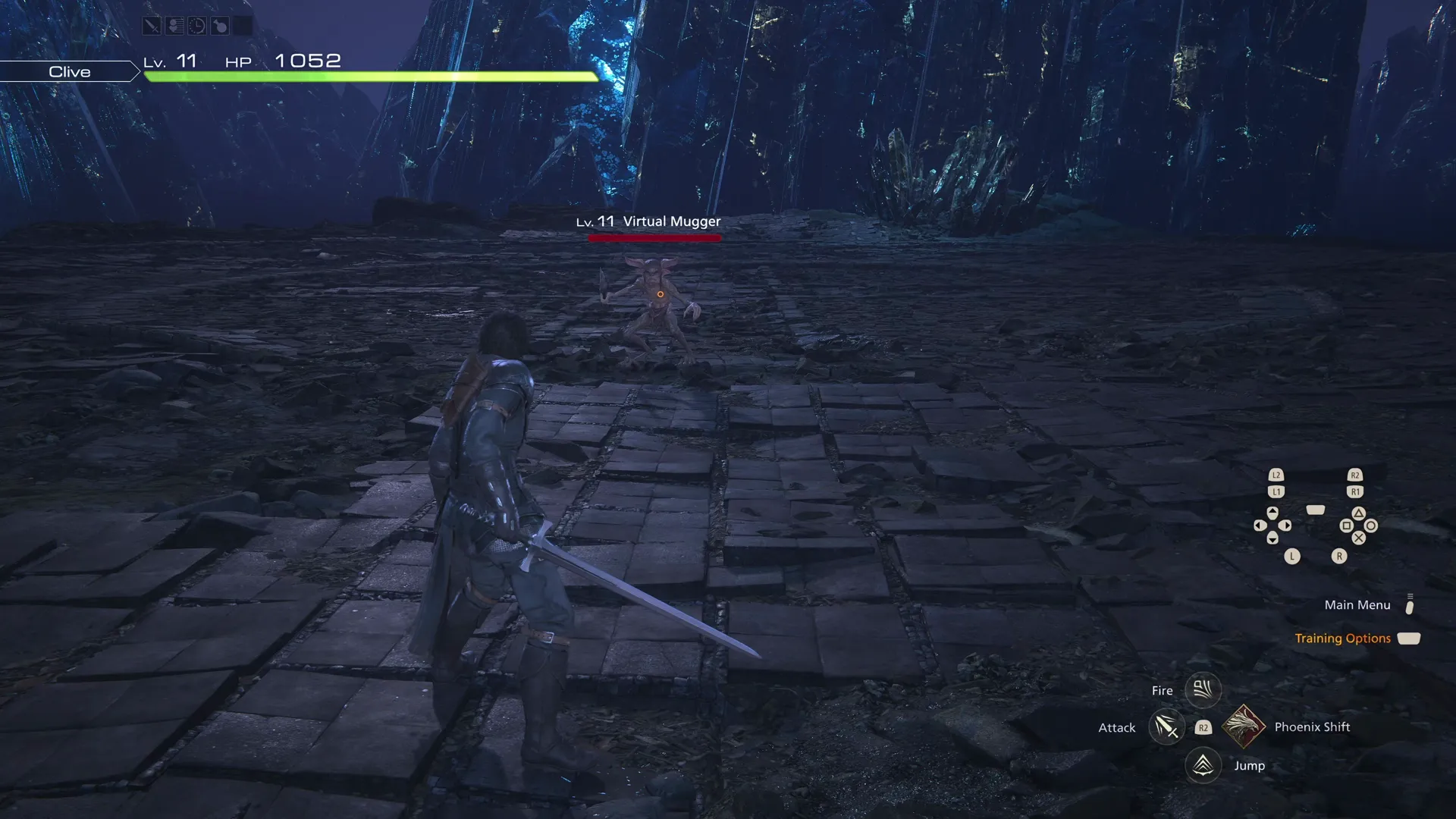Click the d-pad down arrow prompt

(x=1272, y=538)
